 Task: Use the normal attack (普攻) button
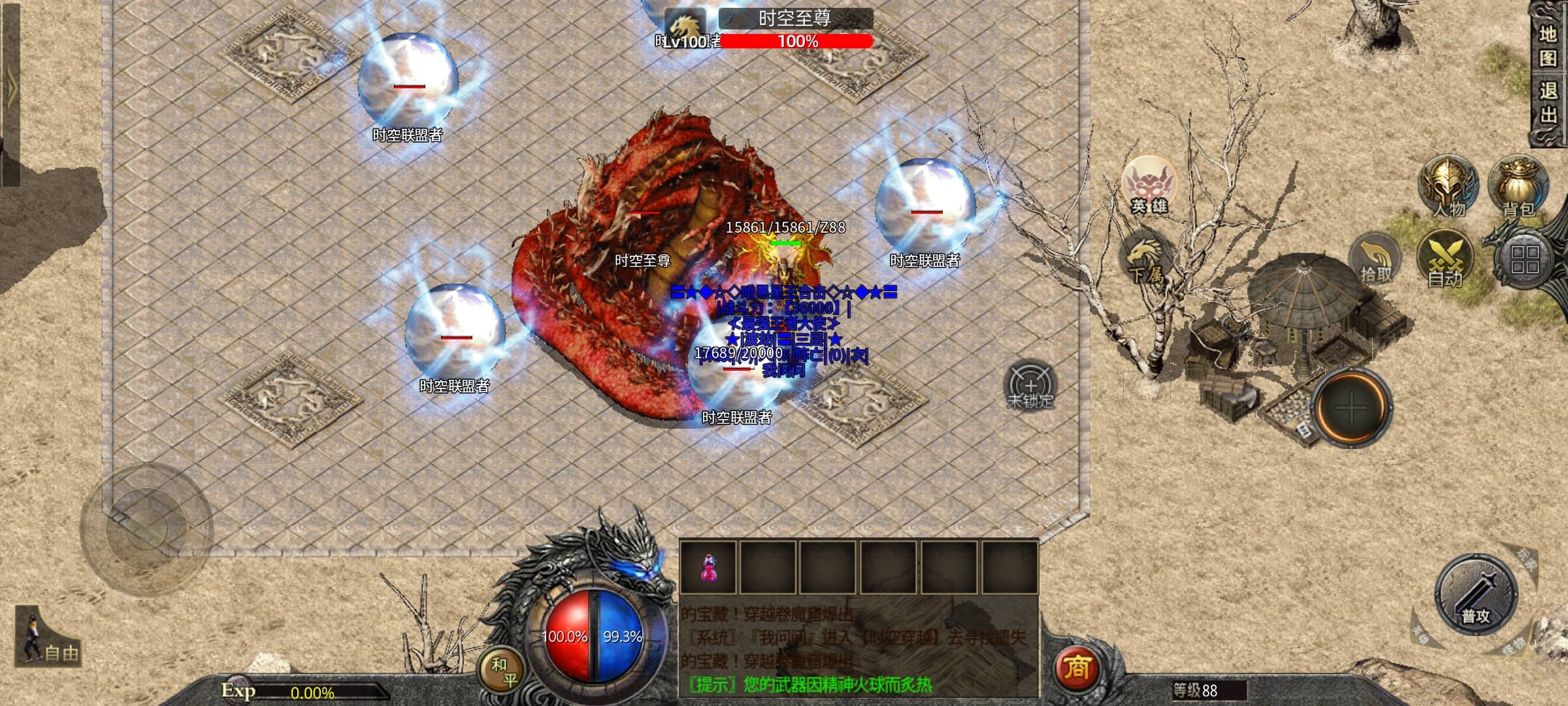(1475, 596)
